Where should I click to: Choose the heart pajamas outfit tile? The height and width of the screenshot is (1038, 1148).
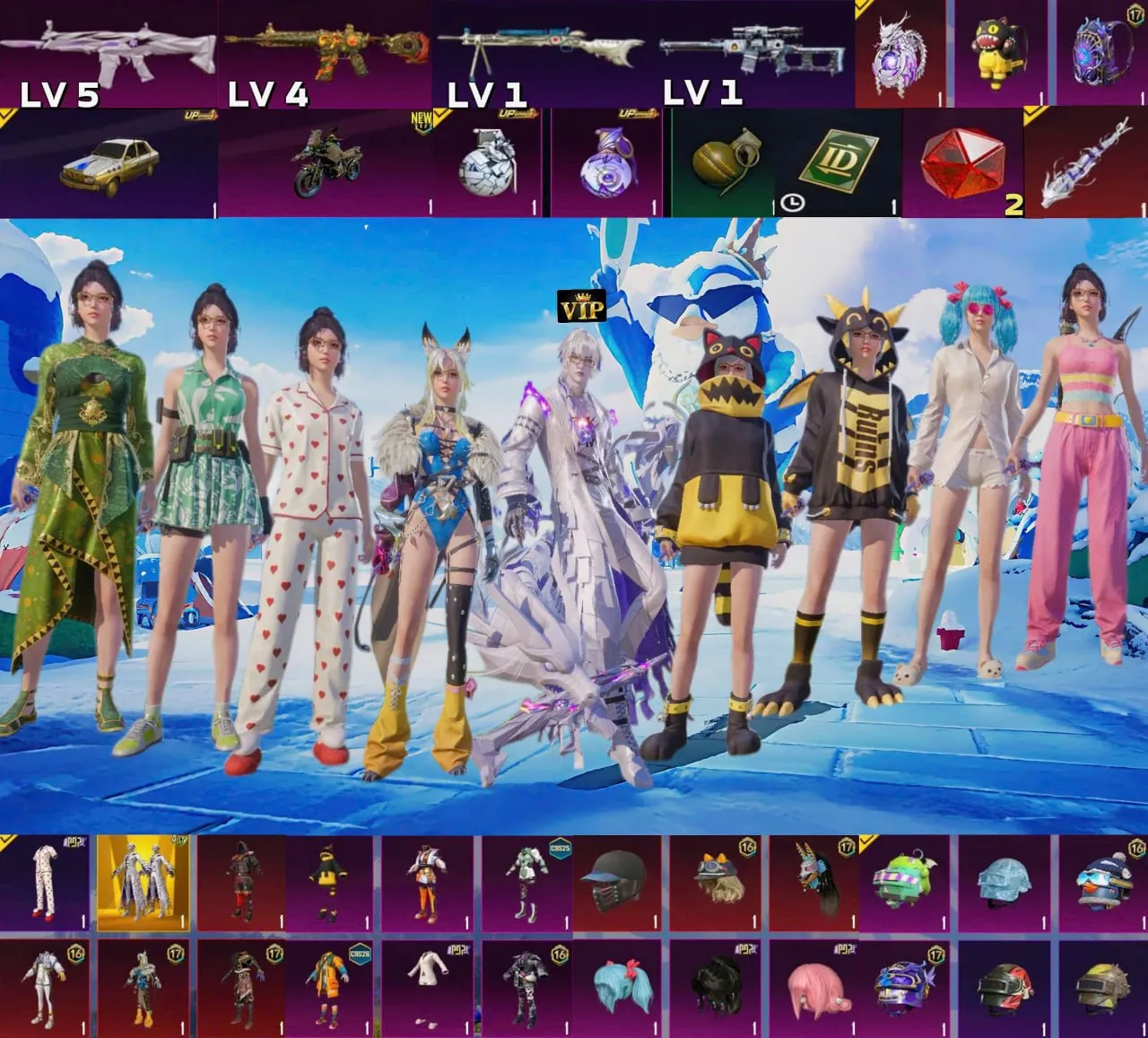[45, 885]
